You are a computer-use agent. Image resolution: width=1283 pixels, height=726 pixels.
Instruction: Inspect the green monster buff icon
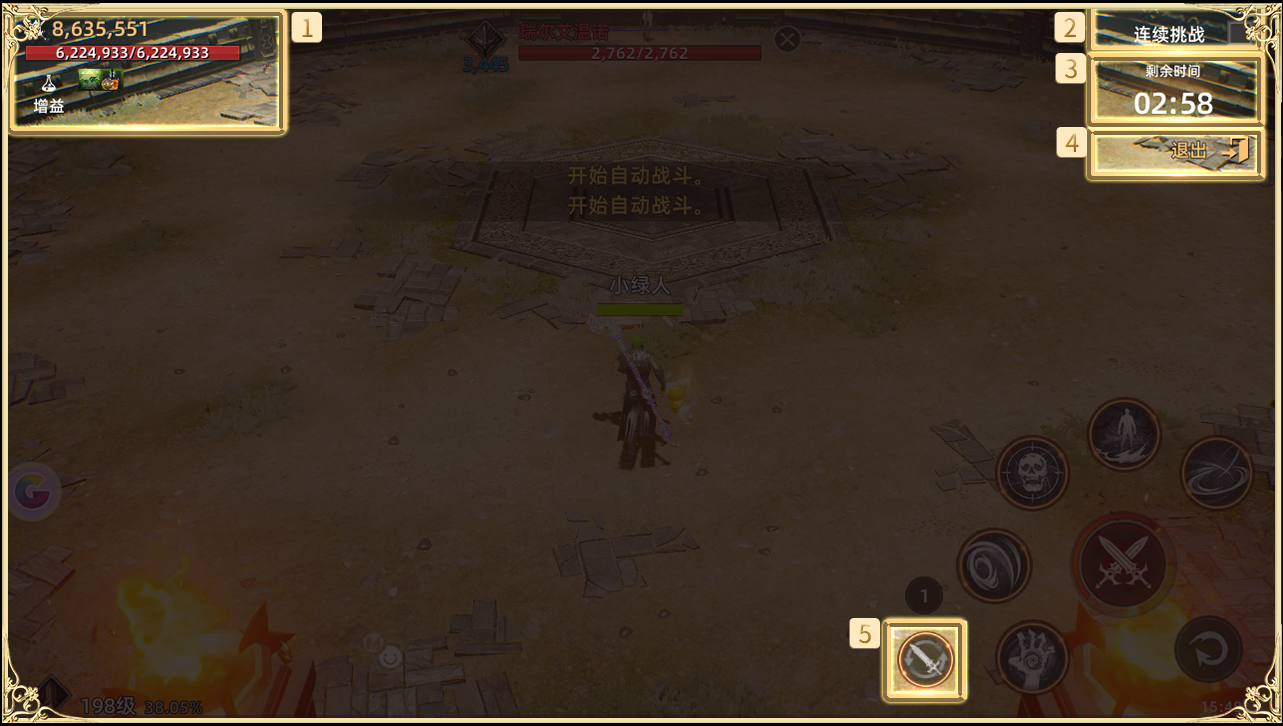pos(91,80)
